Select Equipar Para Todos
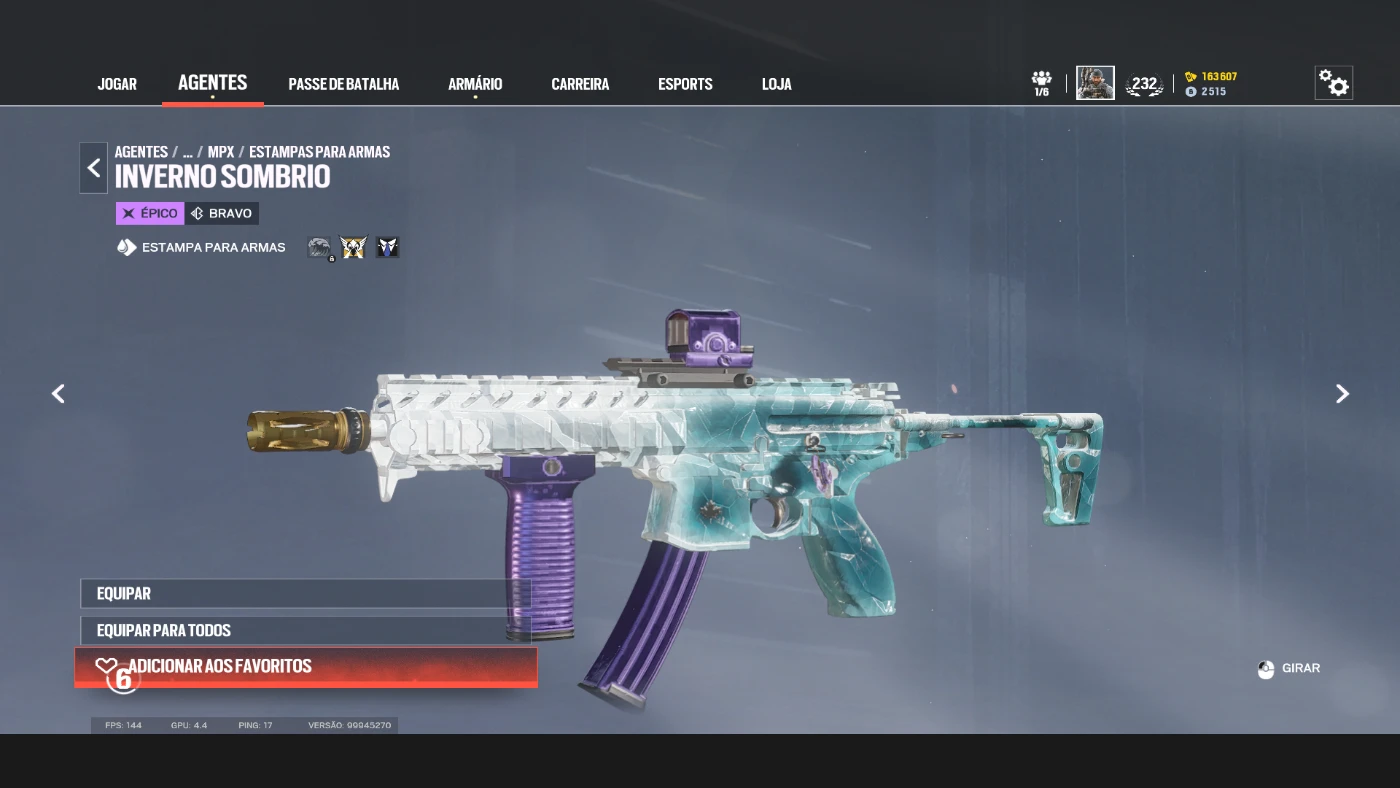This screenshot has height=788, width=1400. click(305, 630)
